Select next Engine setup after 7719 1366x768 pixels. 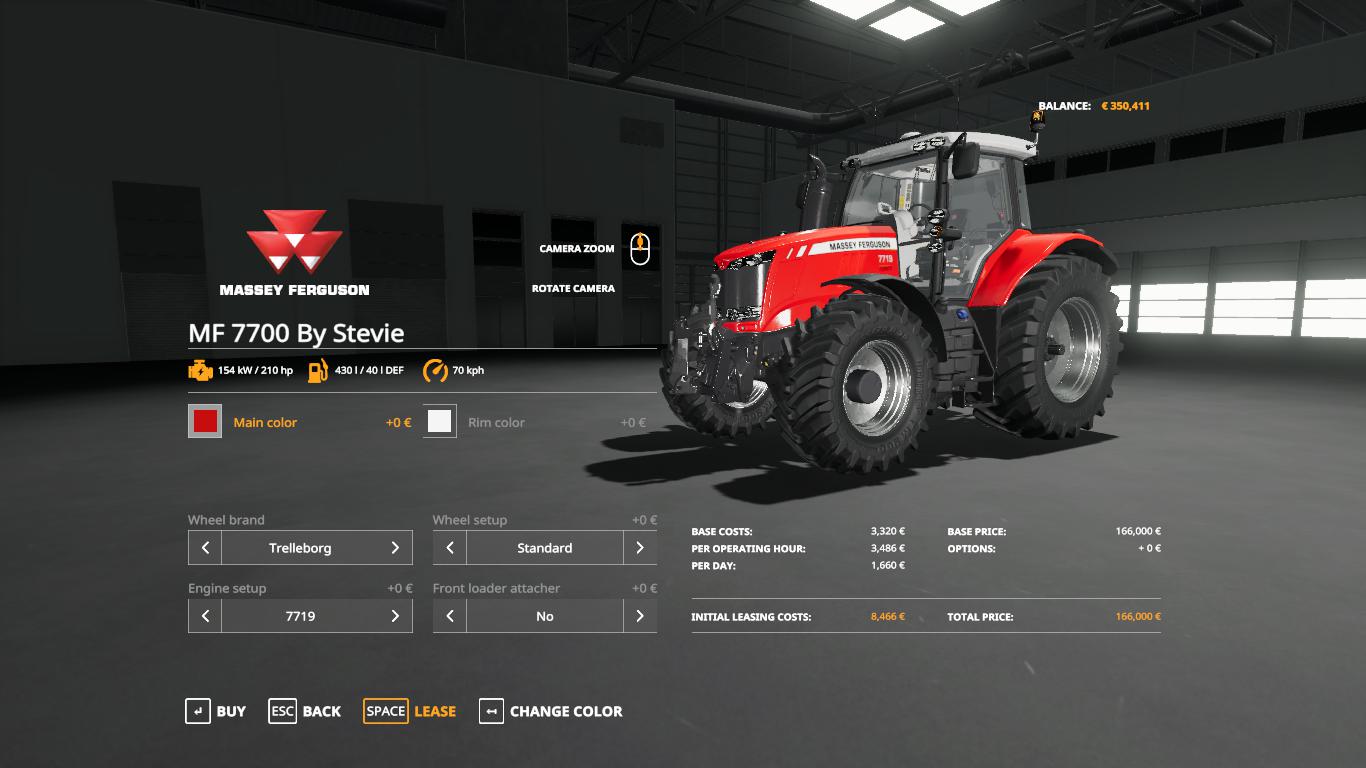click(x=395, y=616)
